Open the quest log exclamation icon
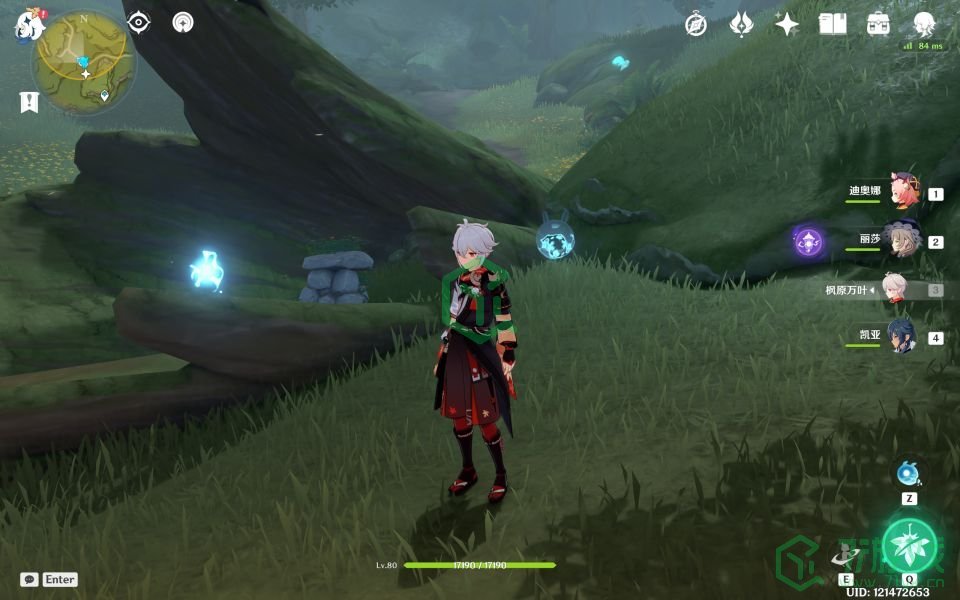Screen dimensions: 960x600 [28, 101]
